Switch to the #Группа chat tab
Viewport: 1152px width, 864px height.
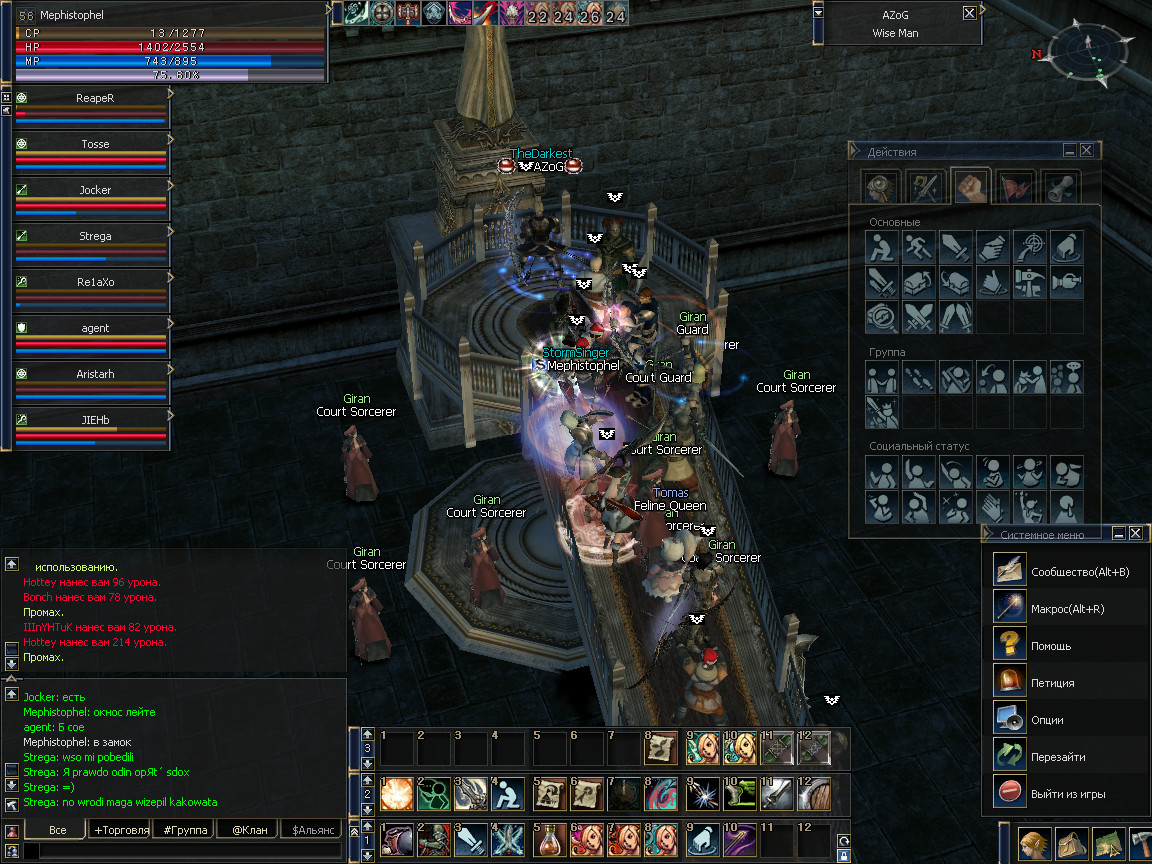185,830
